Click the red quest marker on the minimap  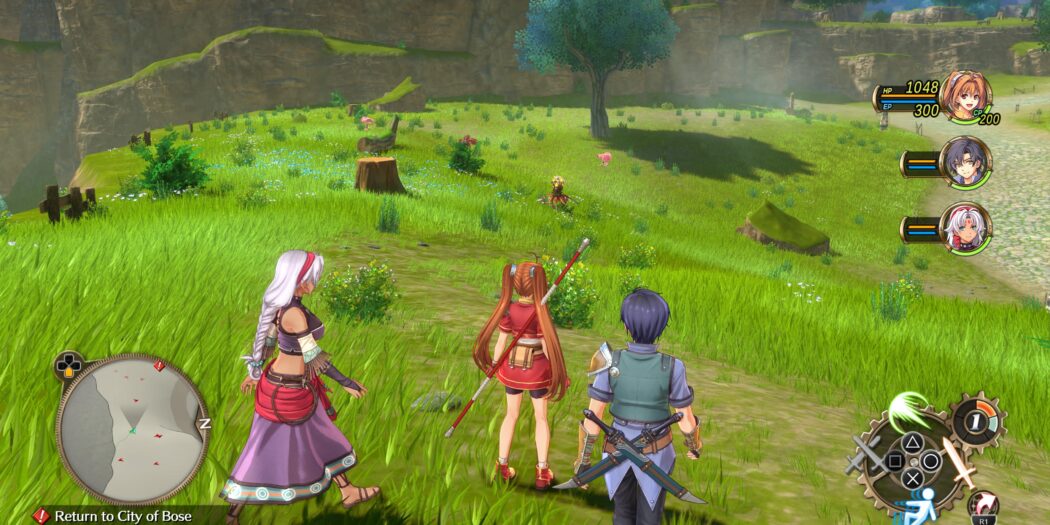pyautogui.click(x=158, y=366)
